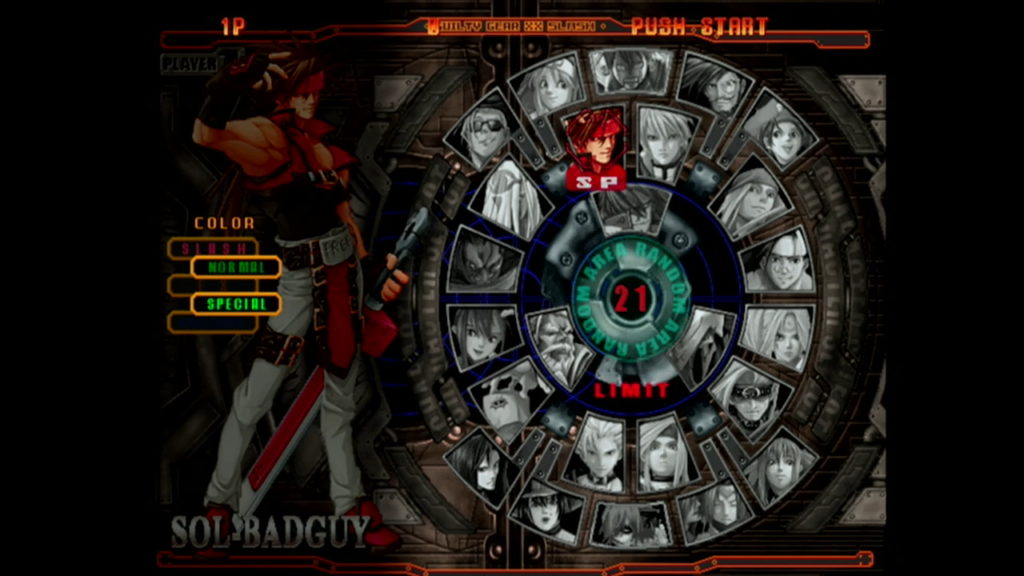Select the SLASH color option
The width and height of the screenshot is (1024, 576).
(x=211, y=247)
